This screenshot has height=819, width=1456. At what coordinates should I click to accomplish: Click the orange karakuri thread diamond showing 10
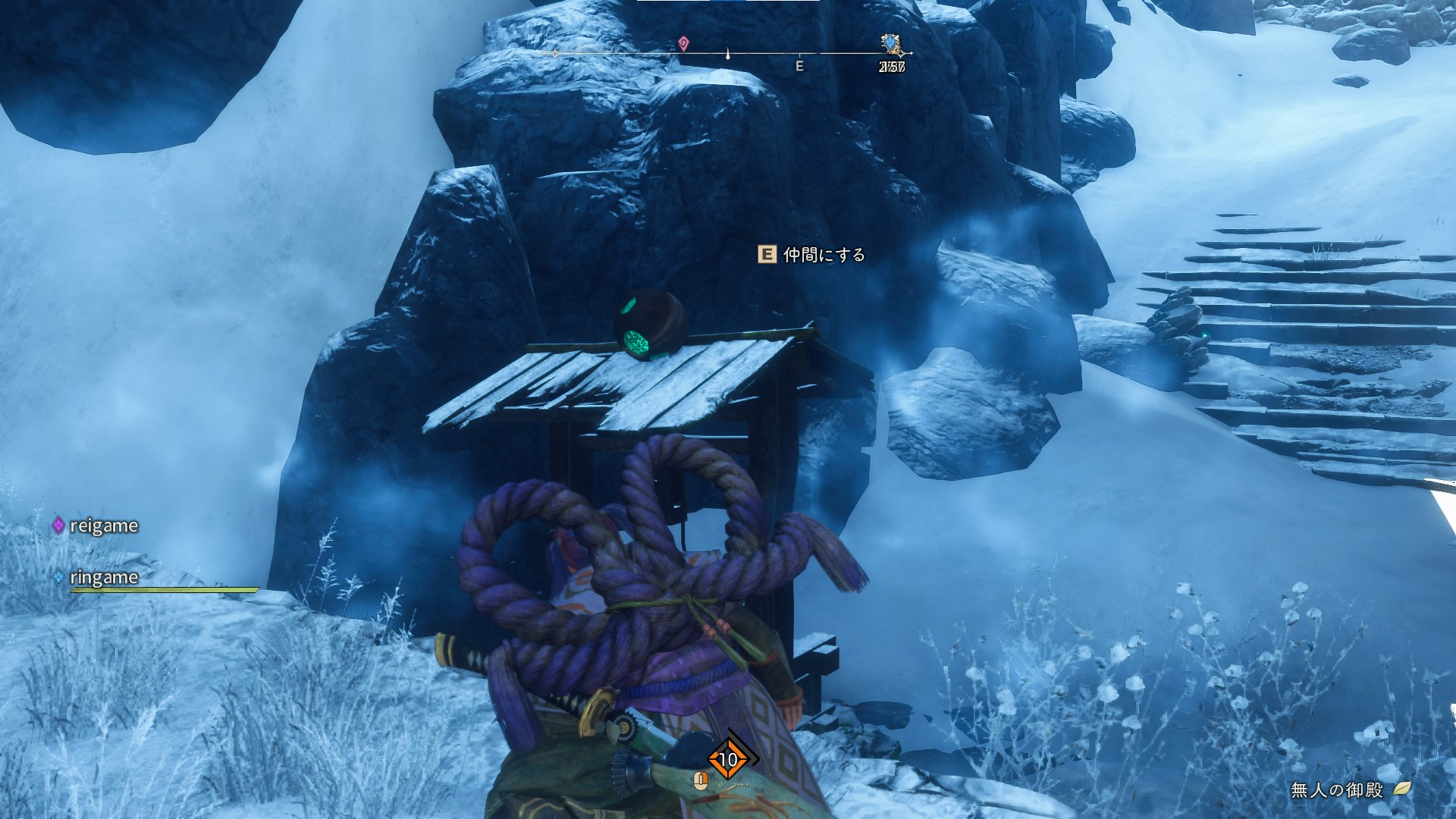point(727,759)
